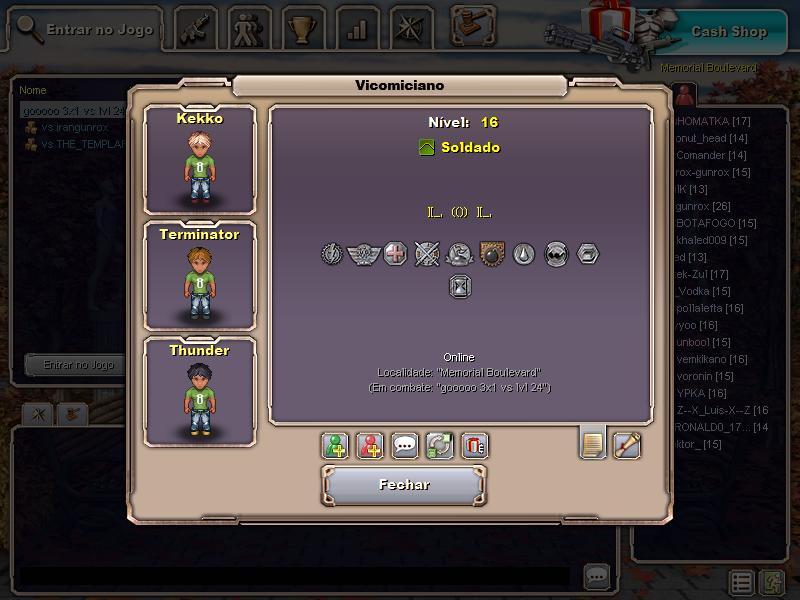Select the Terminator character portrait
Screen dimensions: 800x600
(199, 275)
